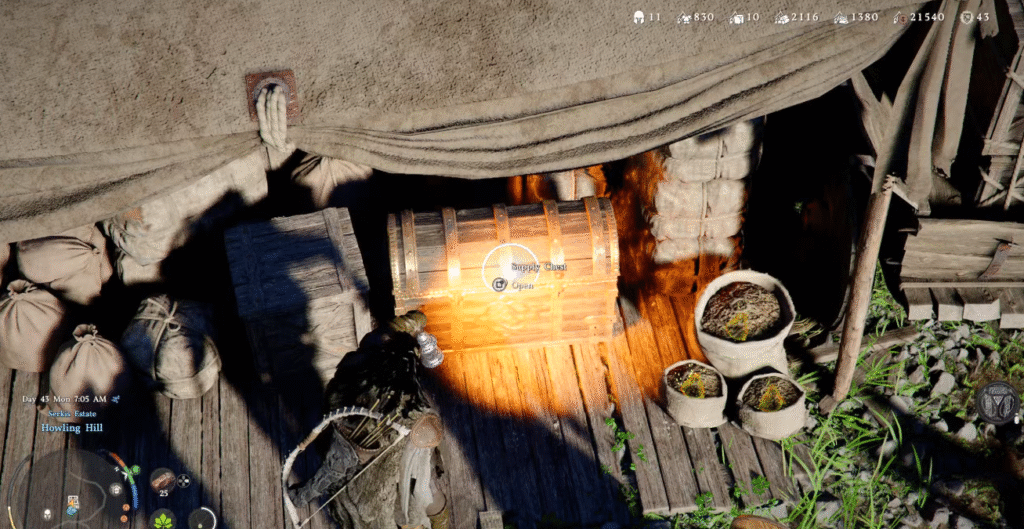Activate the green leaf icon
Image resolution: width=1024 pixels, height=529 pixels.
pos(163,519)
